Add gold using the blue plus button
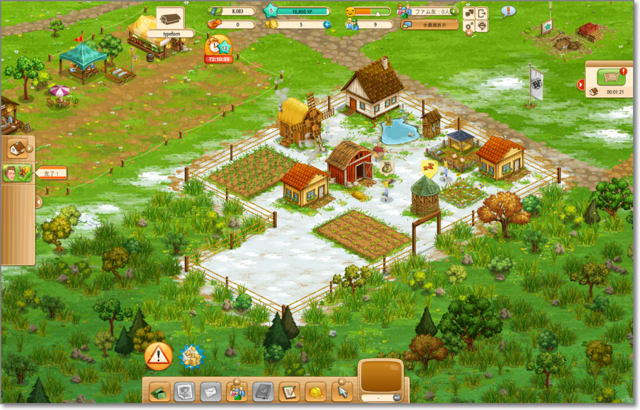This screenshot has width=640, height=410. pyautogui.click(x=329, y=24)
